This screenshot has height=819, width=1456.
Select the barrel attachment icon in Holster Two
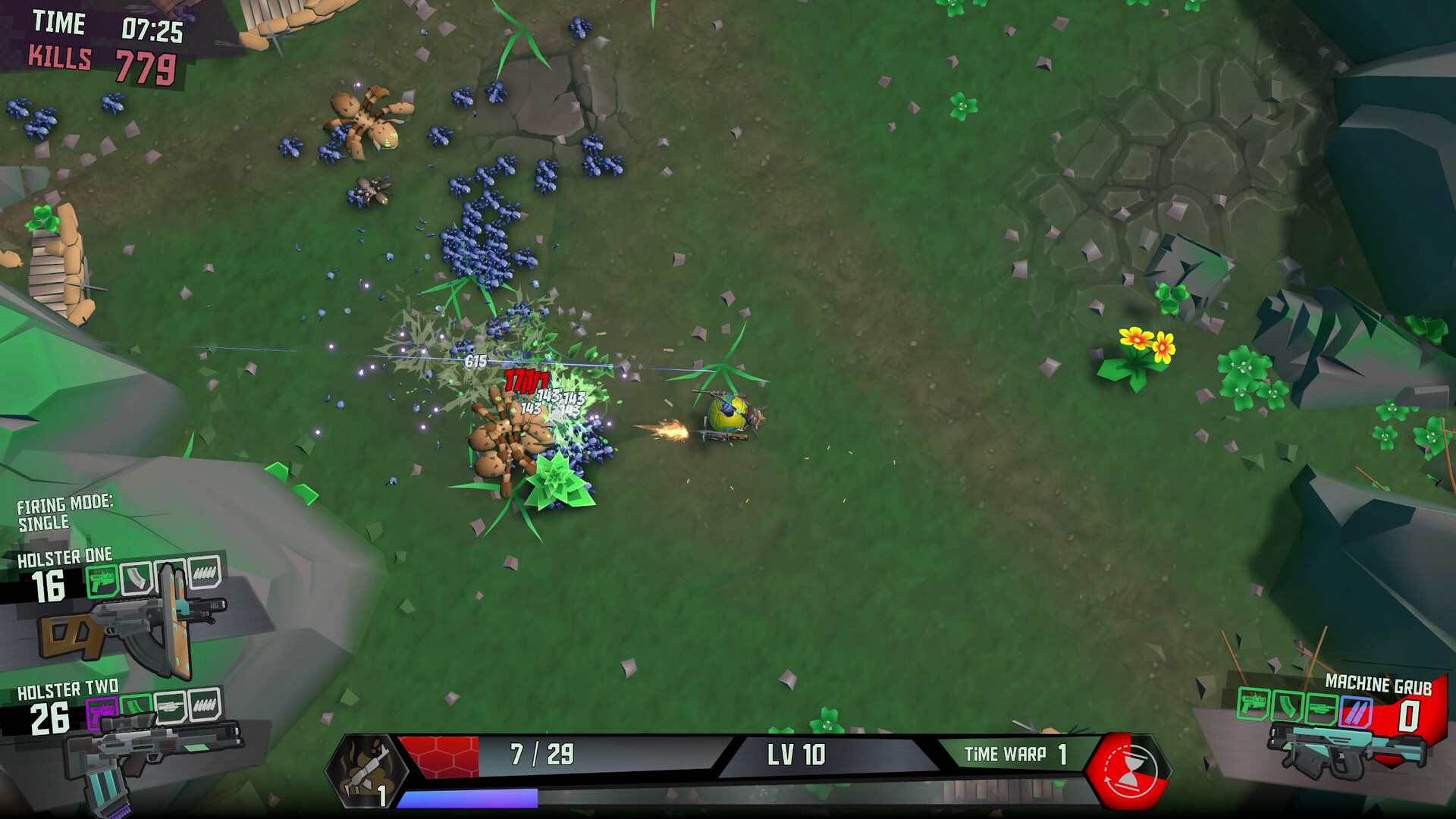coord(169,709)
